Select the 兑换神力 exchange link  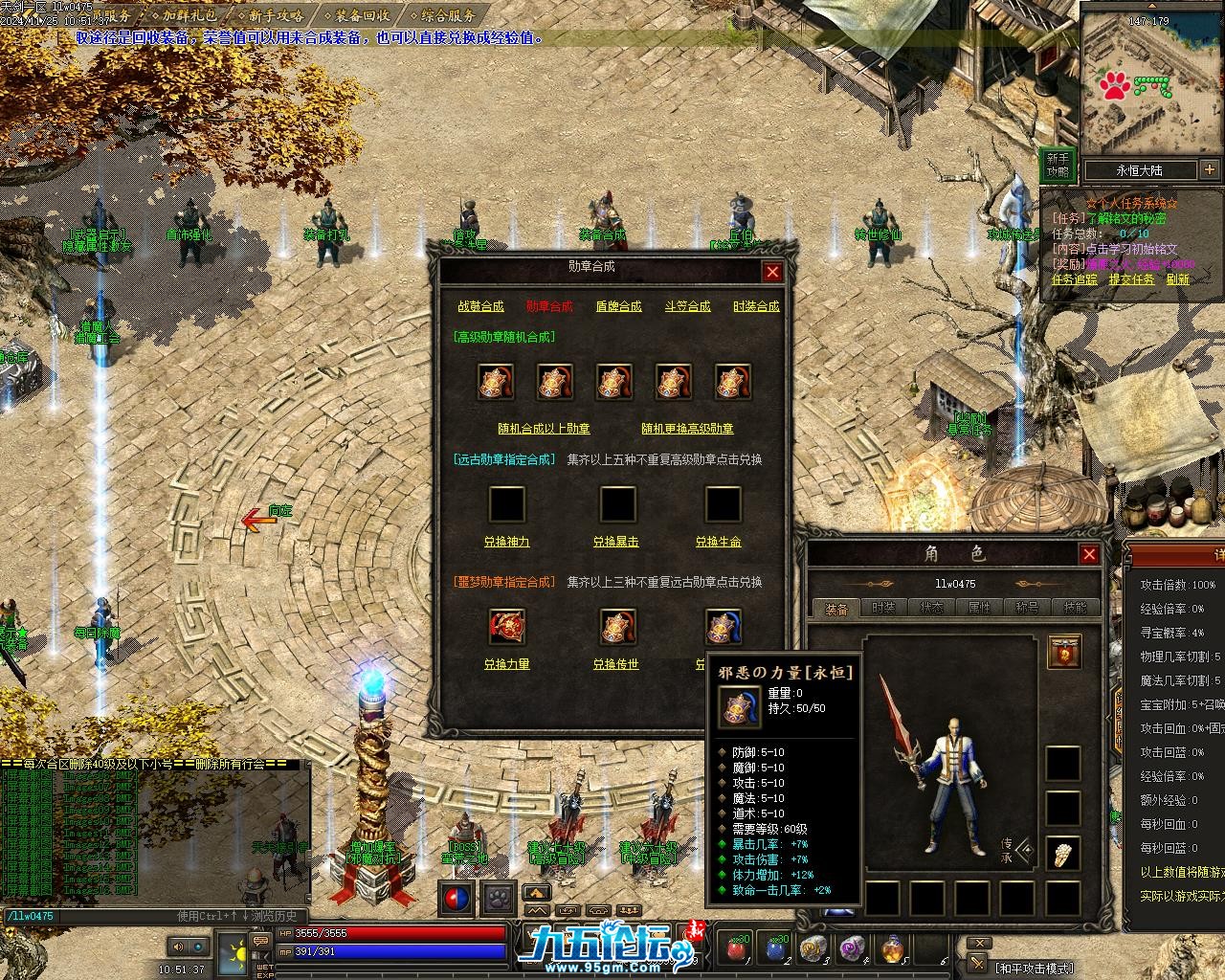(506, 542)
